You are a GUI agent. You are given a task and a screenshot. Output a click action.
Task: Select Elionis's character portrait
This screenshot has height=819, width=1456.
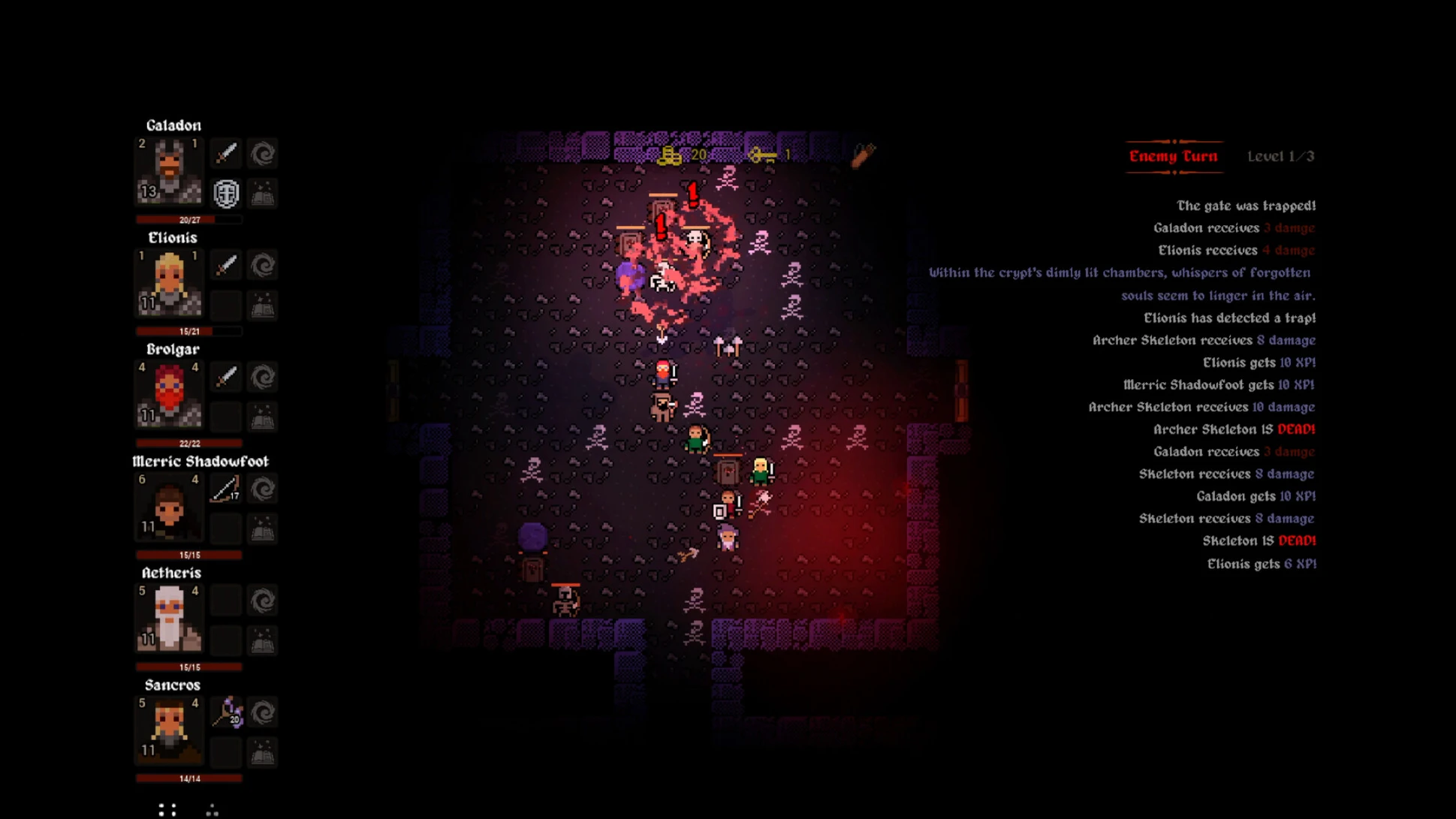tap(169, 283)
